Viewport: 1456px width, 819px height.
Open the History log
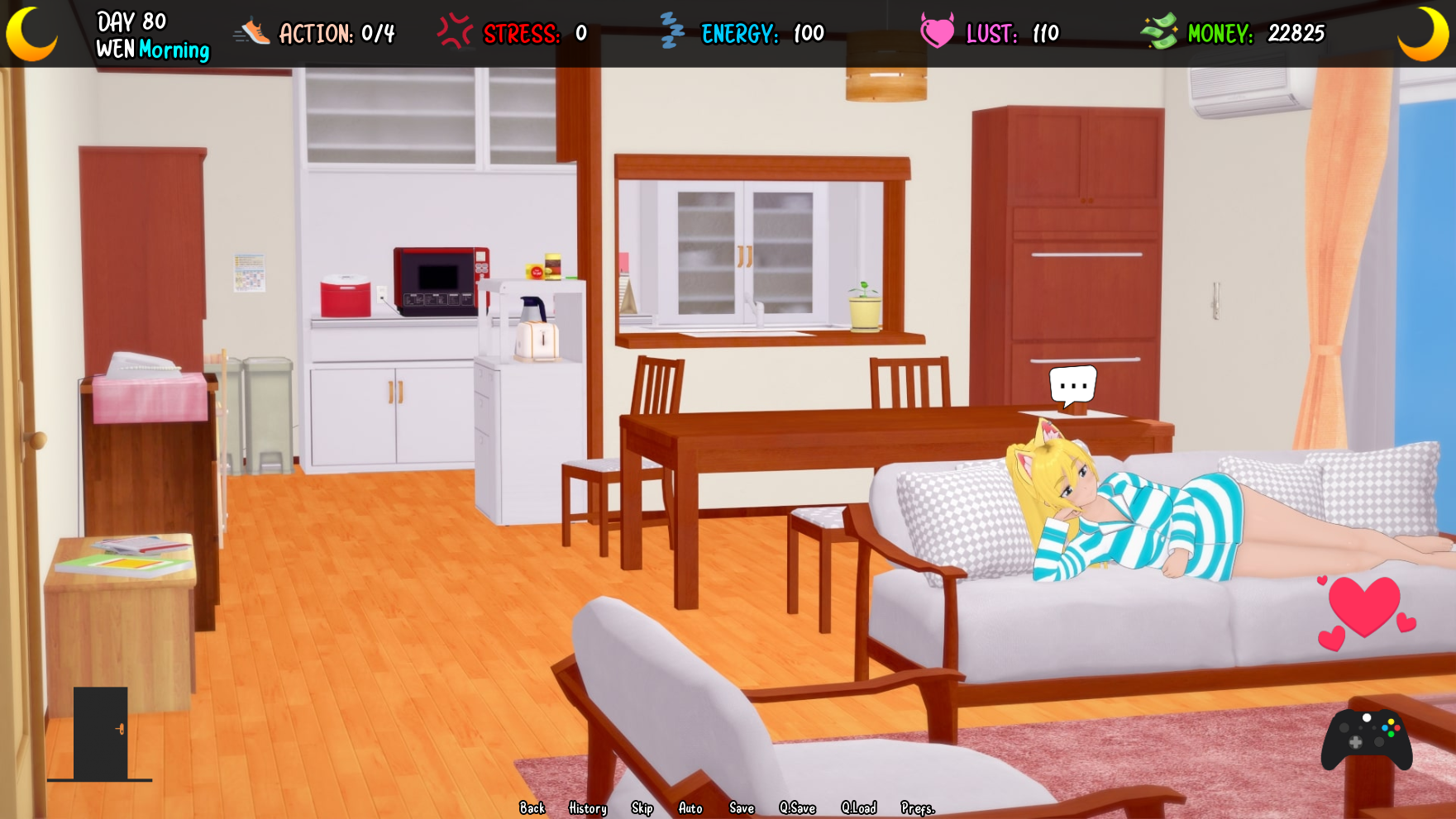click(x=587, y=808)
